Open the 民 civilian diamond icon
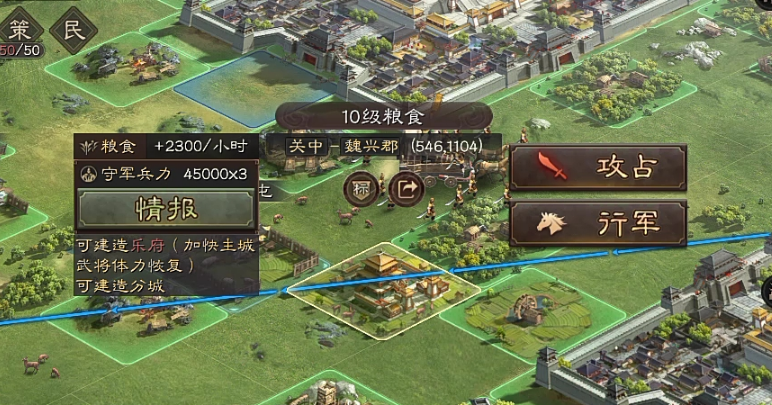 75,28
